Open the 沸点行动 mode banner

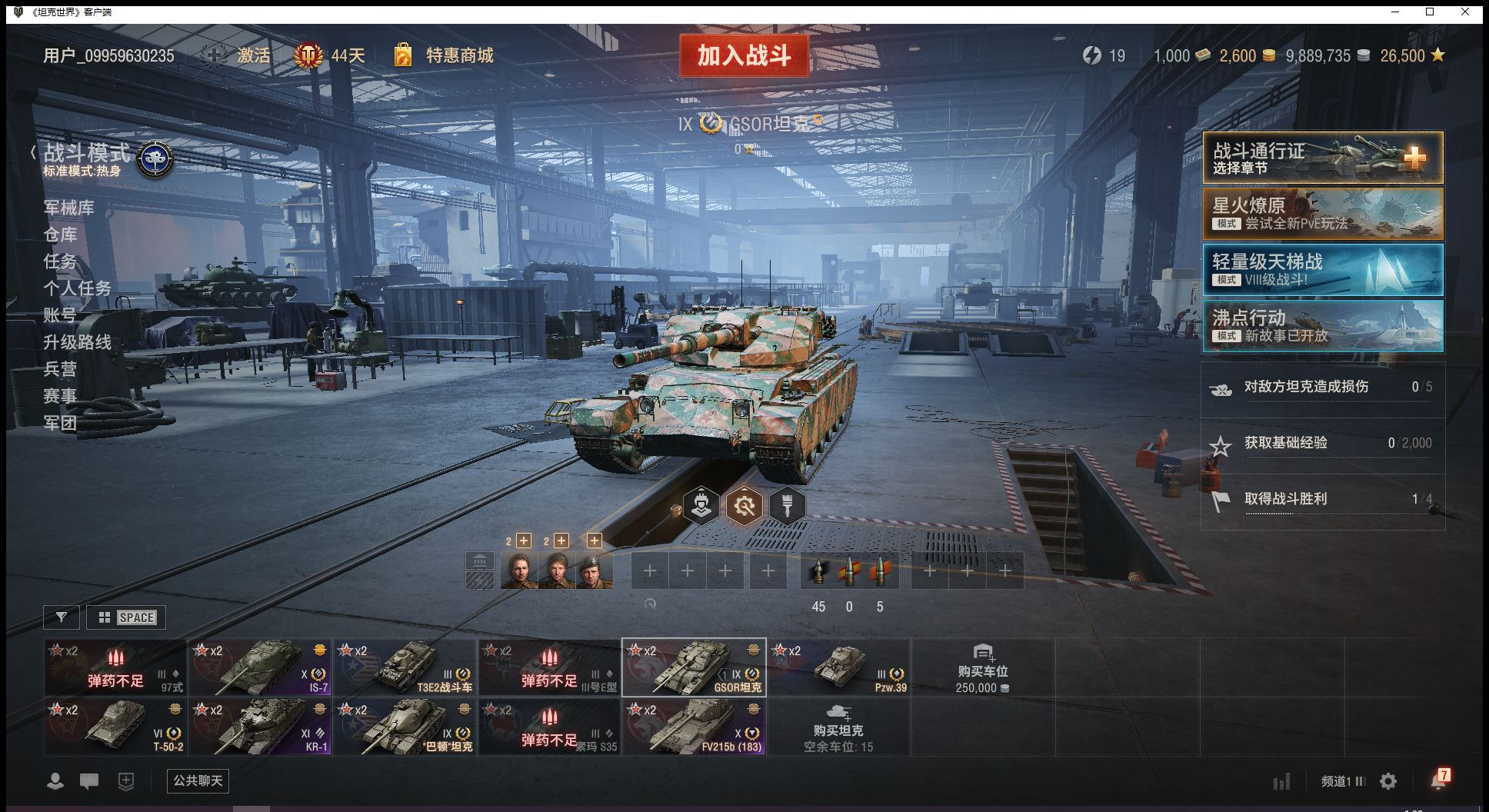click(1322, 326)
